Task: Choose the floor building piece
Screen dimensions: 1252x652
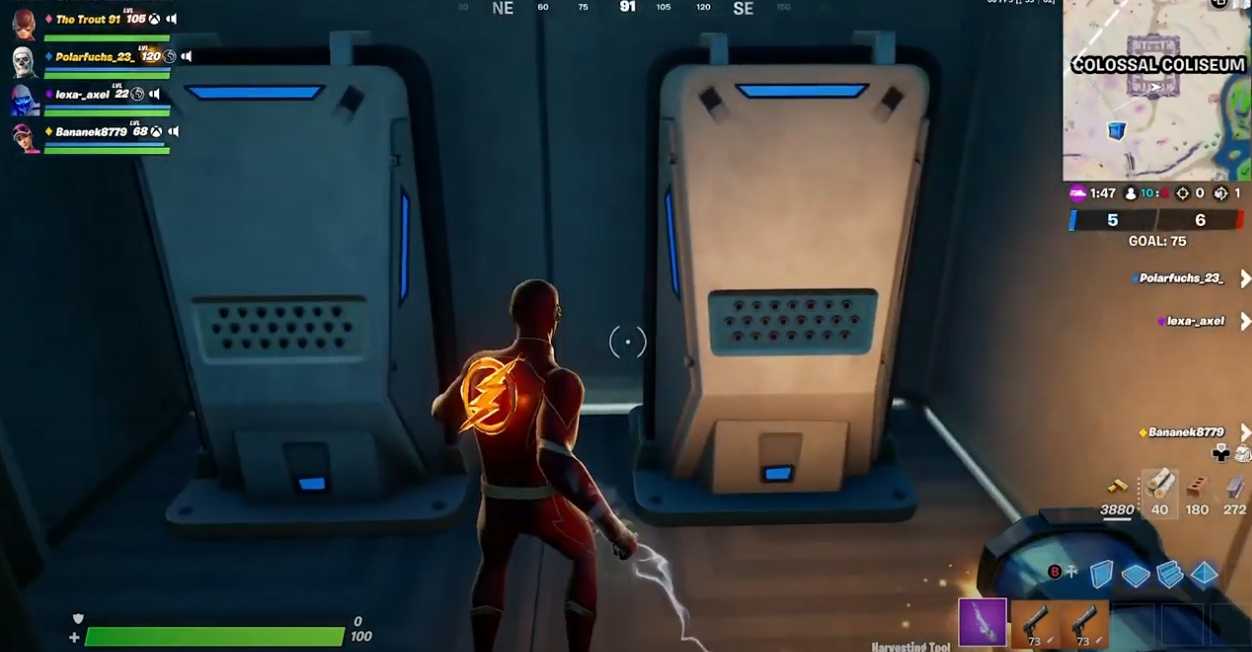Action: tap(1136, 575)
